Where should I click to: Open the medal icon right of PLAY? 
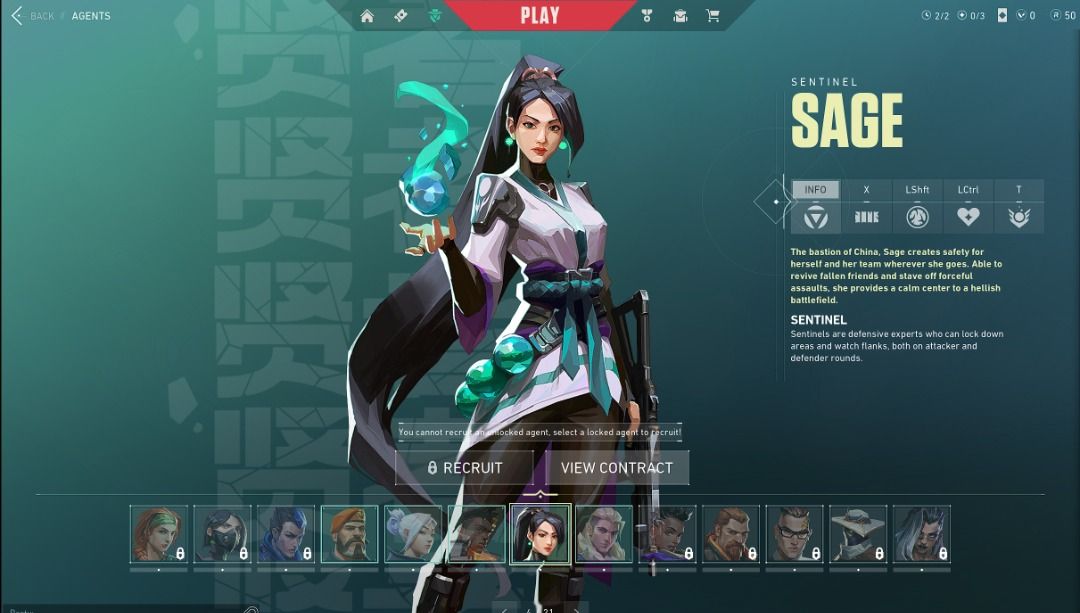(x=647, y=16)
